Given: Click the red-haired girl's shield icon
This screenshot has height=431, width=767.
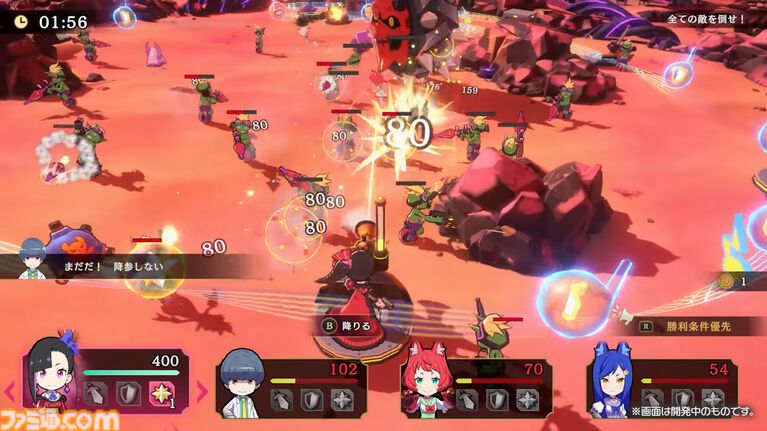Looking at the screenshot, I should point(498,399).
